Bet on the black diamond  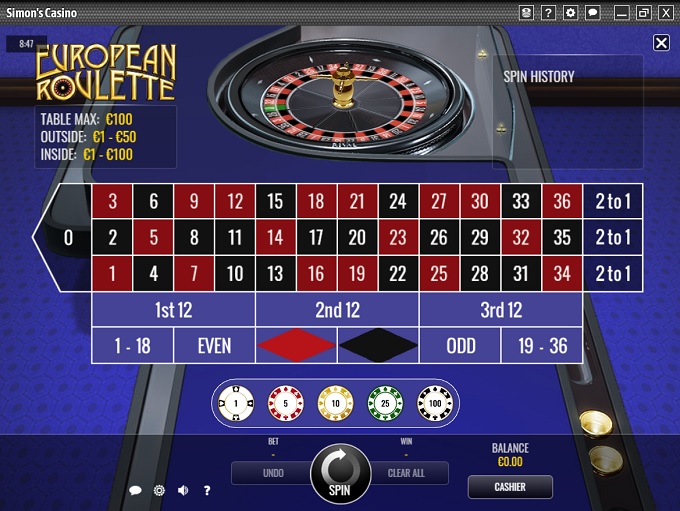tap(378, 346)
